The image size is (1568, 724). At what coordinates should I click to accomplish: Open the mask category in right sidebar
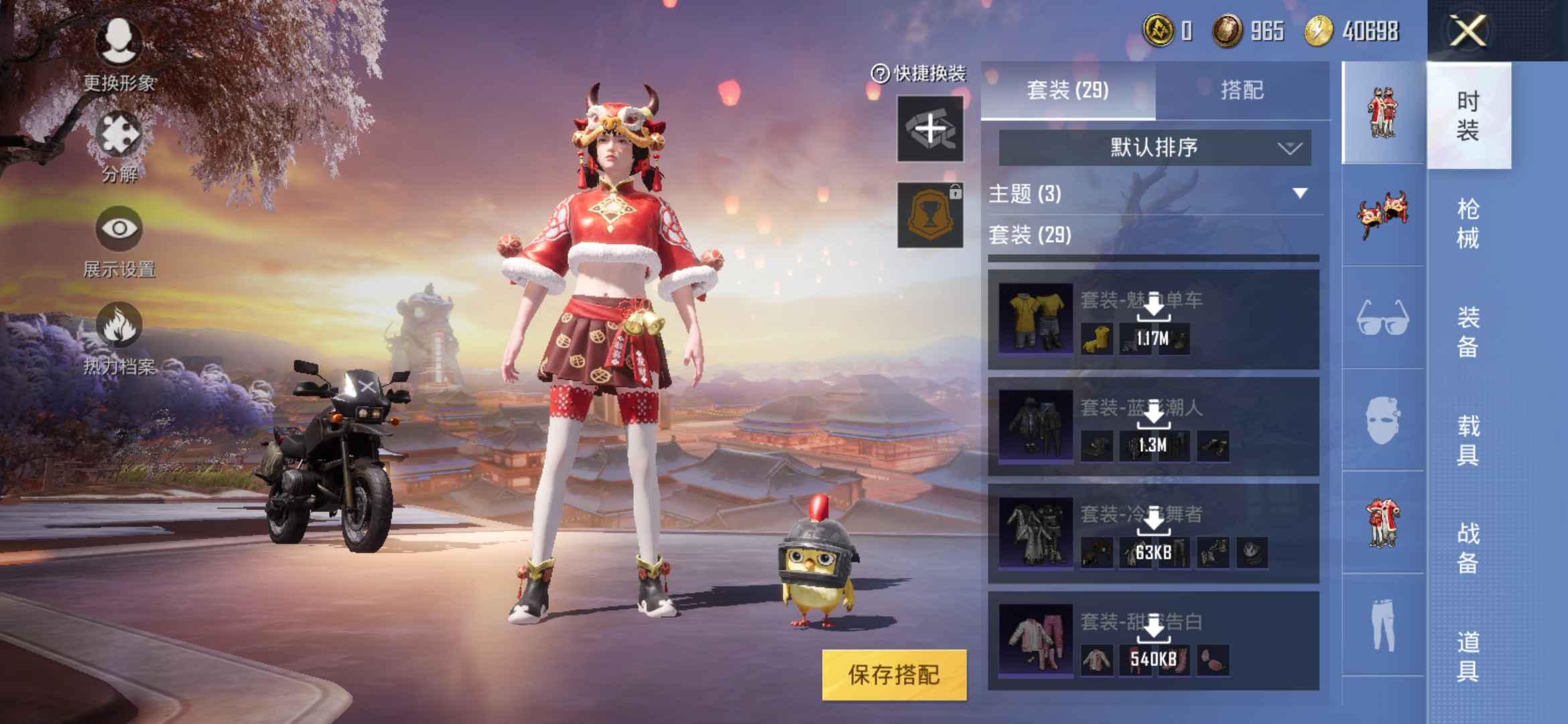click(x=1384, y=419)
